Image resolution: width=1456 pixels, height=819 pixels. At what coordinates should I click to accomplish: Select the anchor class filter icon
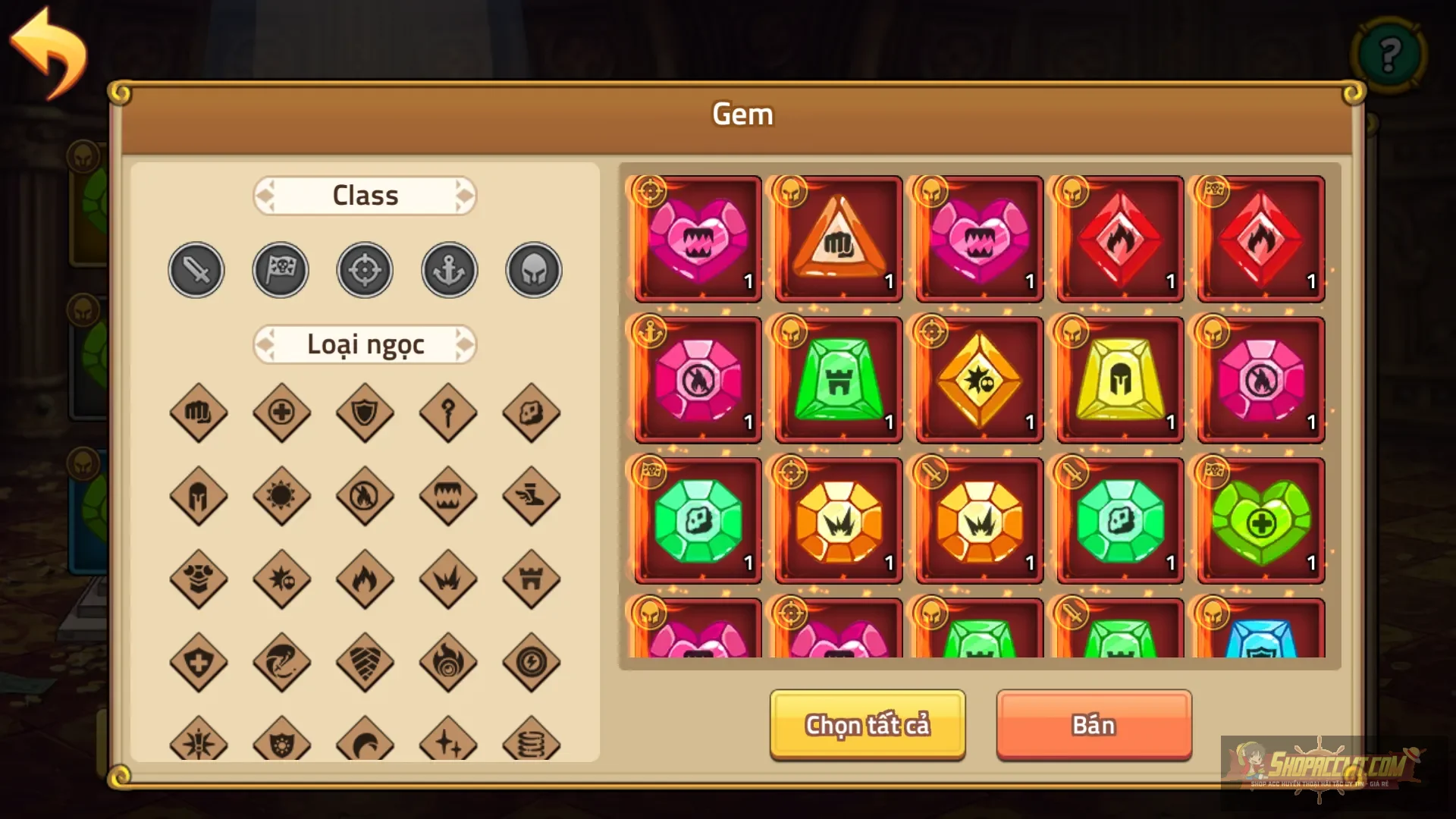click(x=448, y=269)
